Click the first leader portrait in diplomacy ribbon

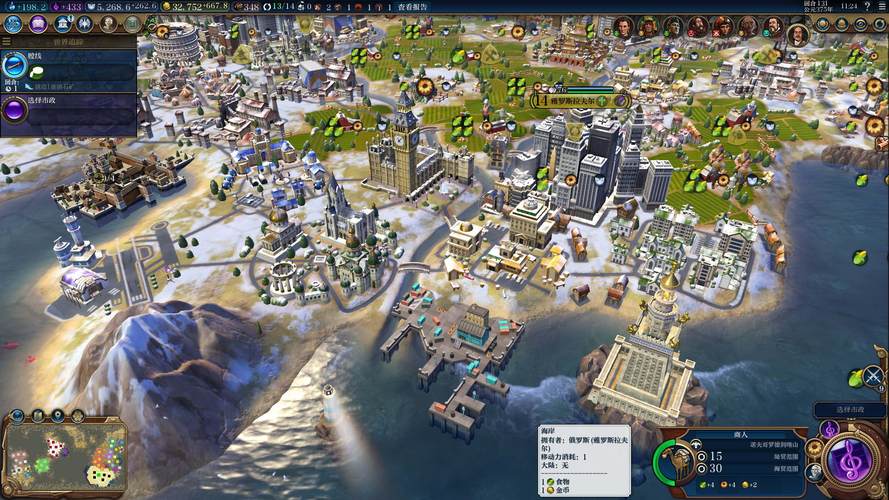click(624, 27)
